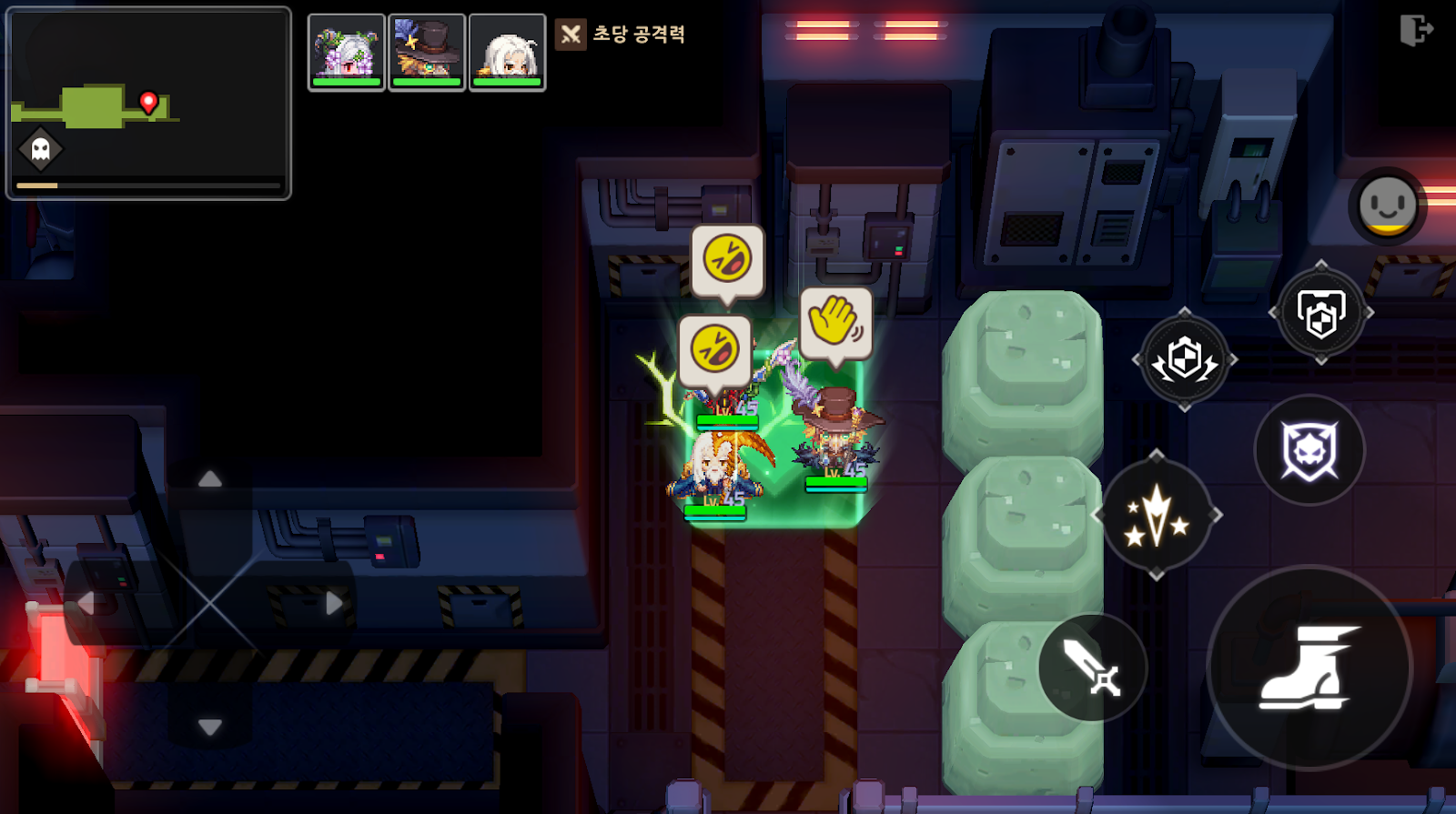This screenshot has height=814, width=1456.
Task: Select the top-hat hero portrait
Action: pos(427,52)
